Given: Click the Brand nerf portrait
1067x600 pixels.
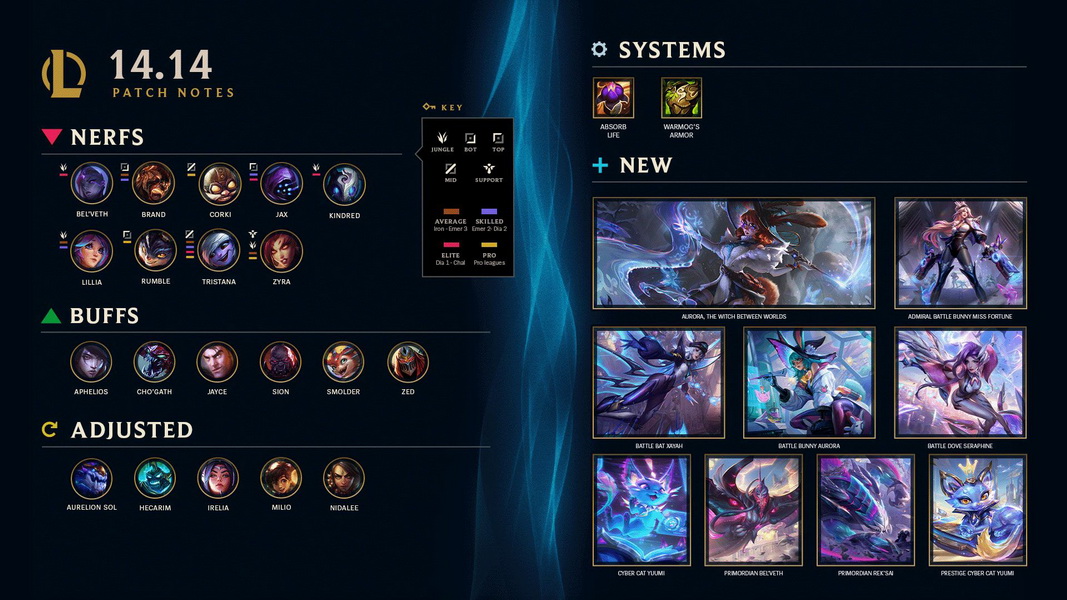Looking at the screenshot, I should (154, 184).
